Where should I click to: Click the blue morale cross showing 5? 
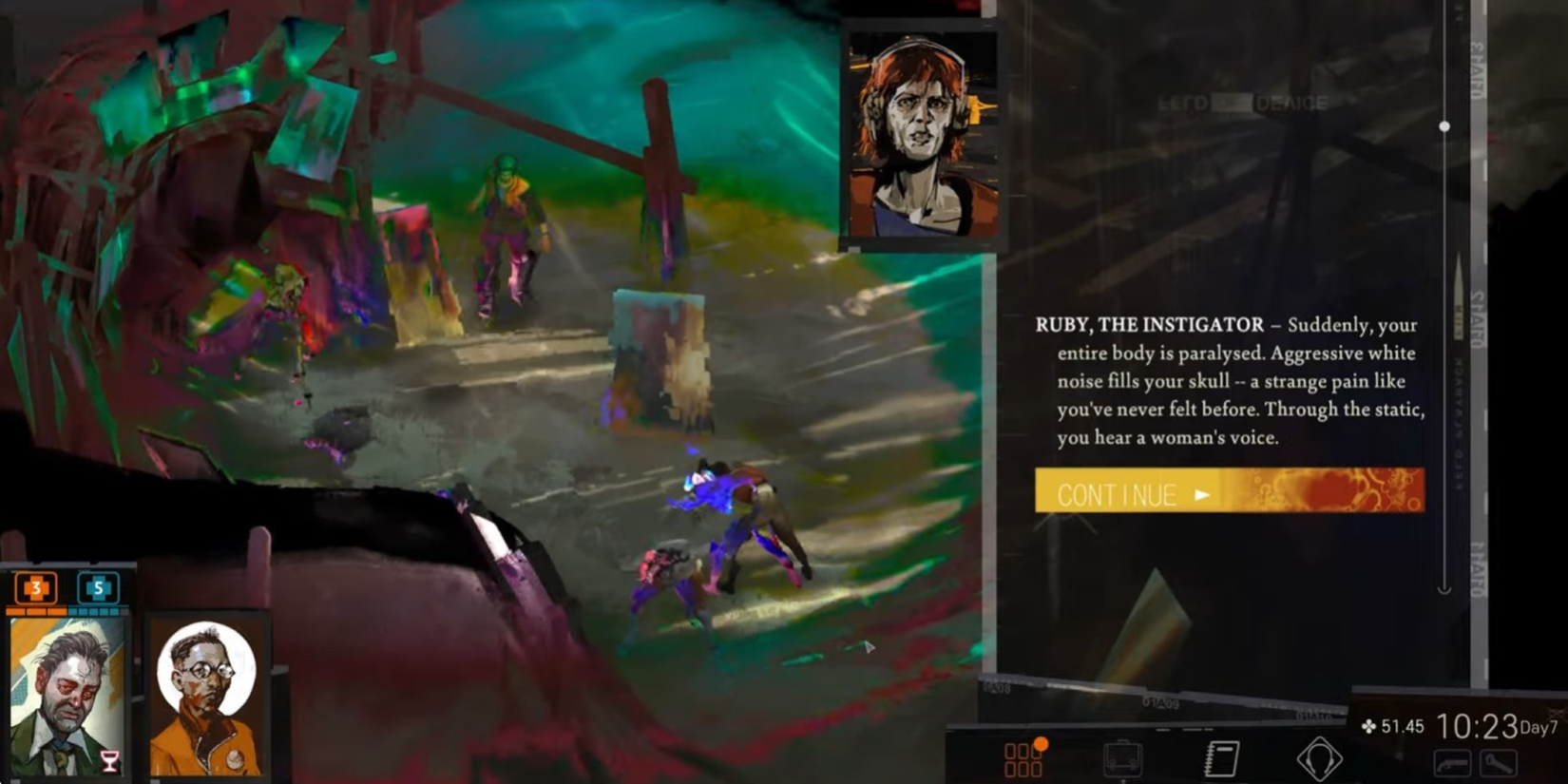pos(99,587)
